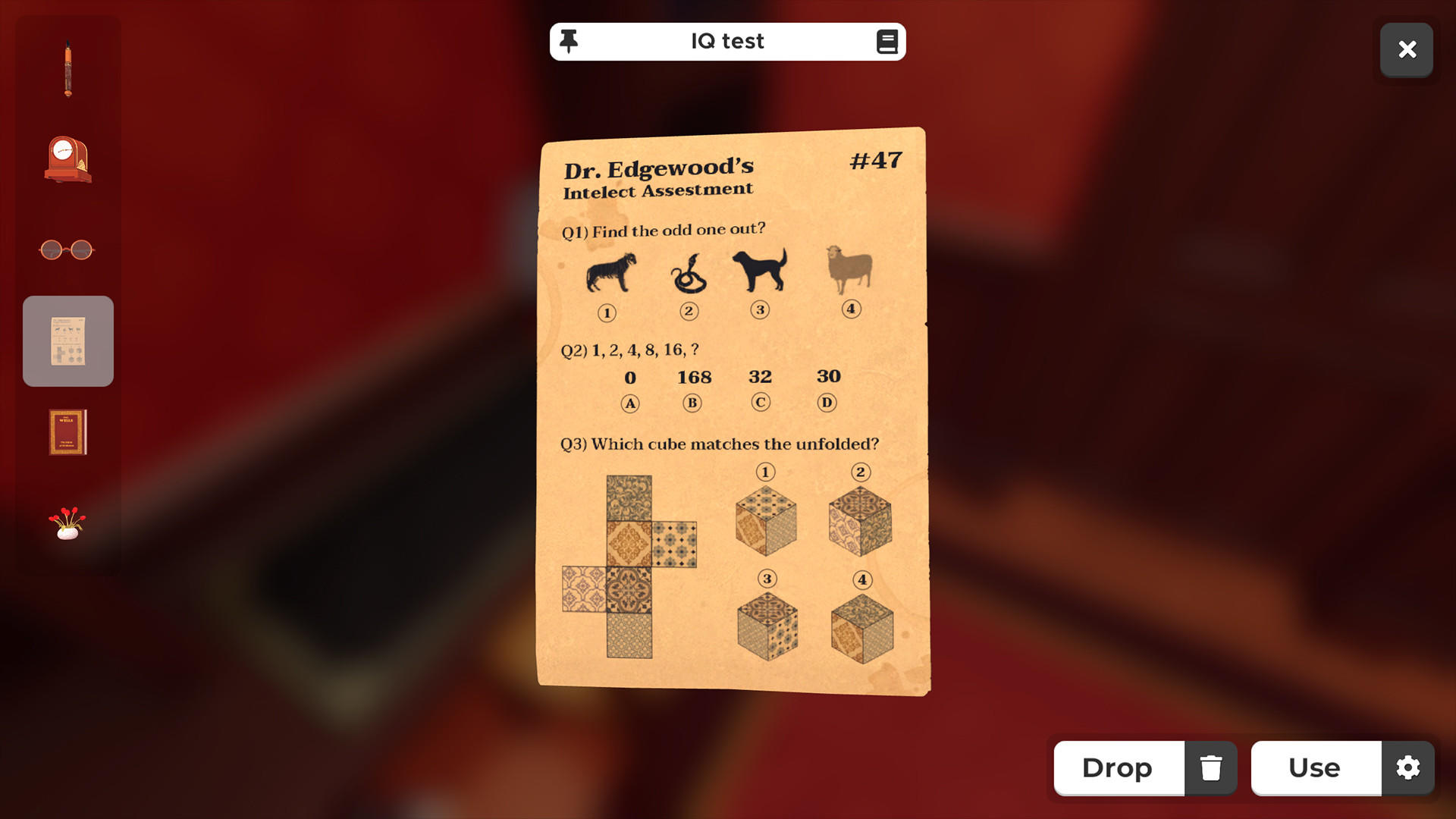
Task: Open the journal via the book icon
Action: (x=887, y=41)
